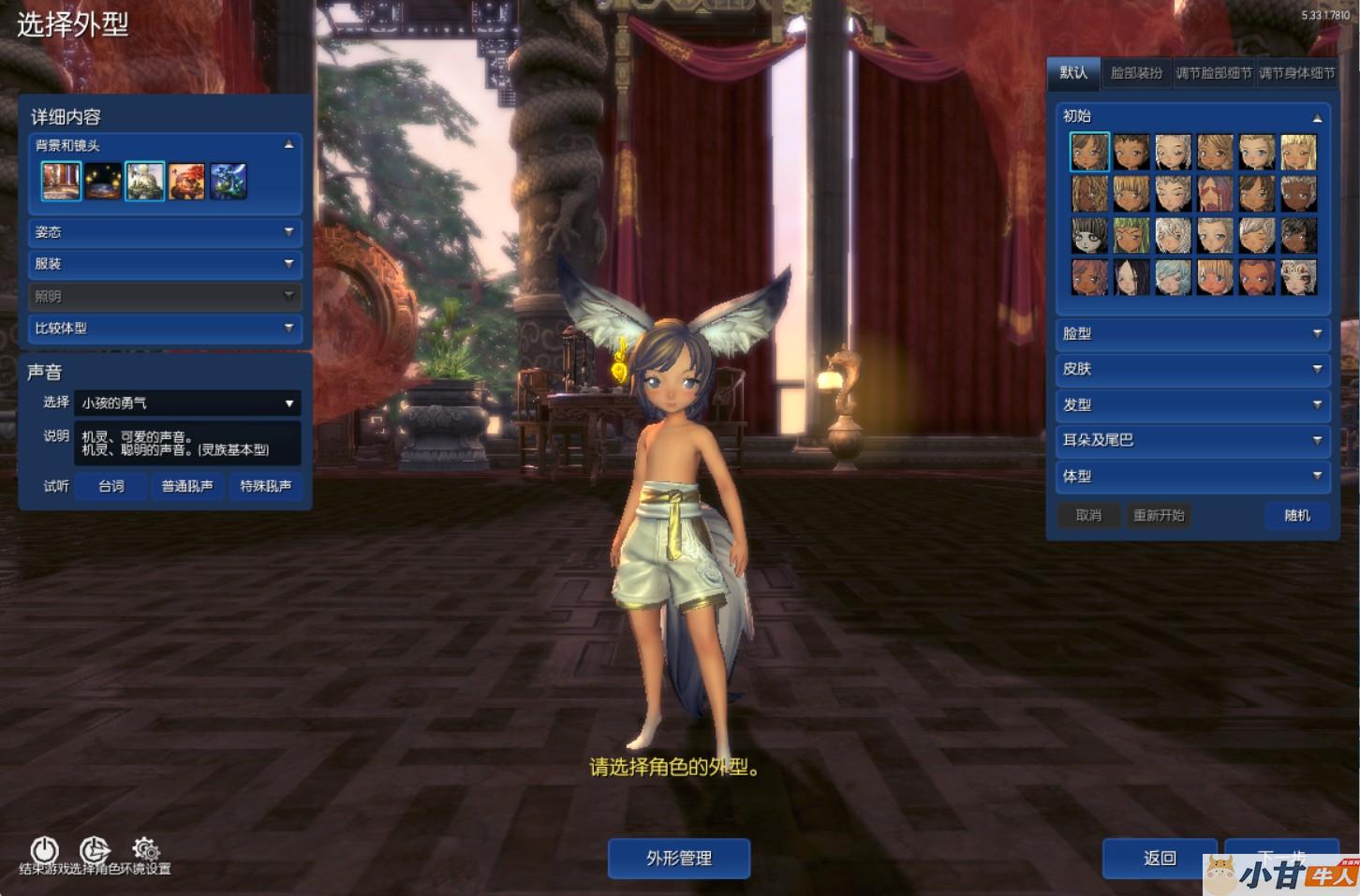Click the 随机 randomize button
1360x896 pixels.
click(1296, 515)
